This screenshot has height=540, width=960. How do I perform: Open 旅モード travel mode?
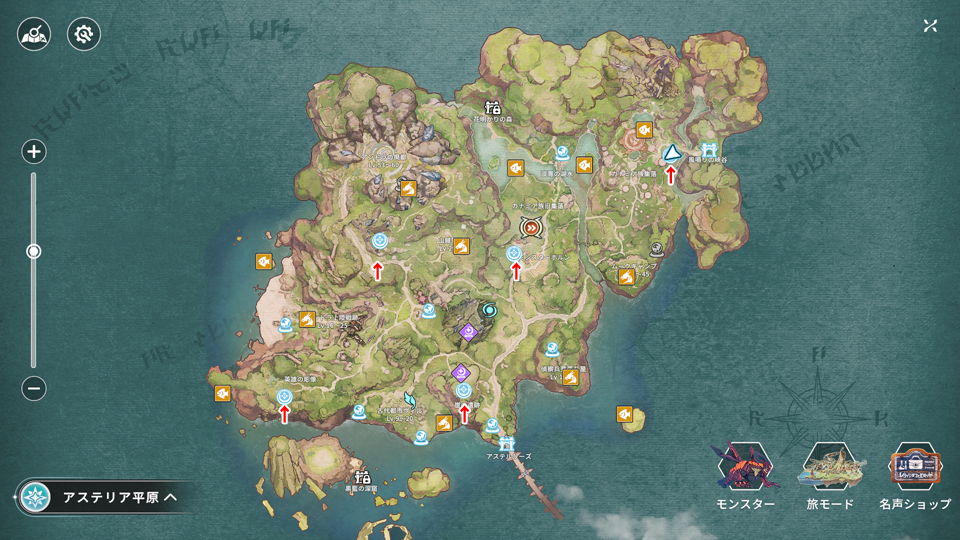830,477
